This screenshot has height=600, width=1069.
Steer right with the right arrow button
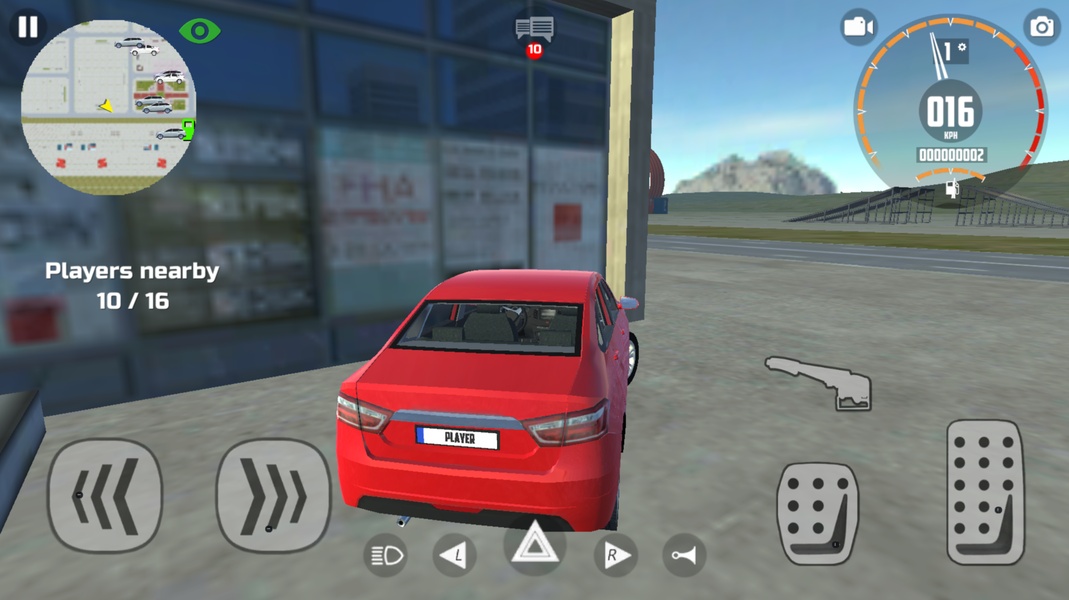click(x=273, y=495)
